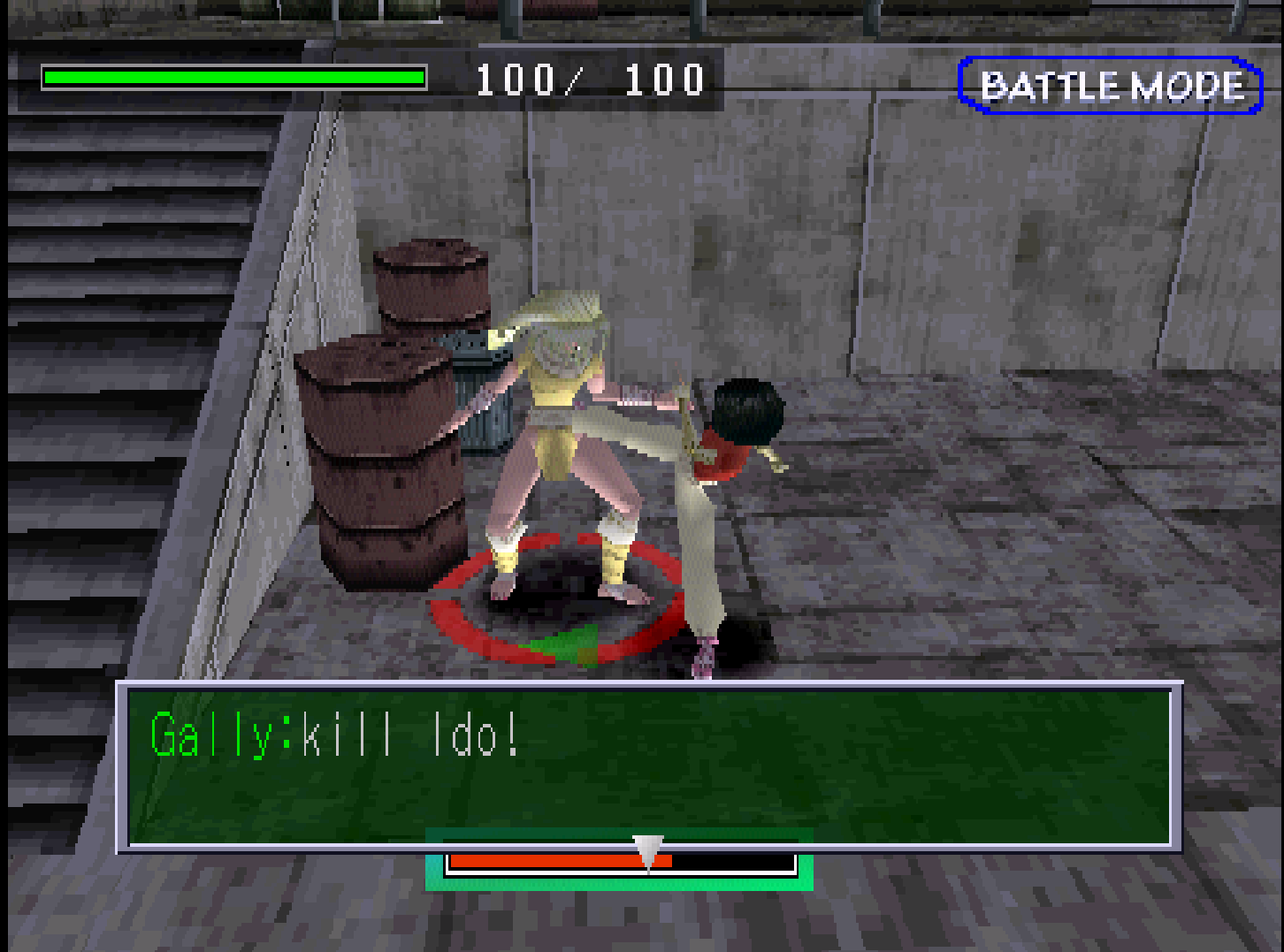Select the BATTLE MODE indicator badge
The image size is (1284, 952).
[x=1111, y=86]
